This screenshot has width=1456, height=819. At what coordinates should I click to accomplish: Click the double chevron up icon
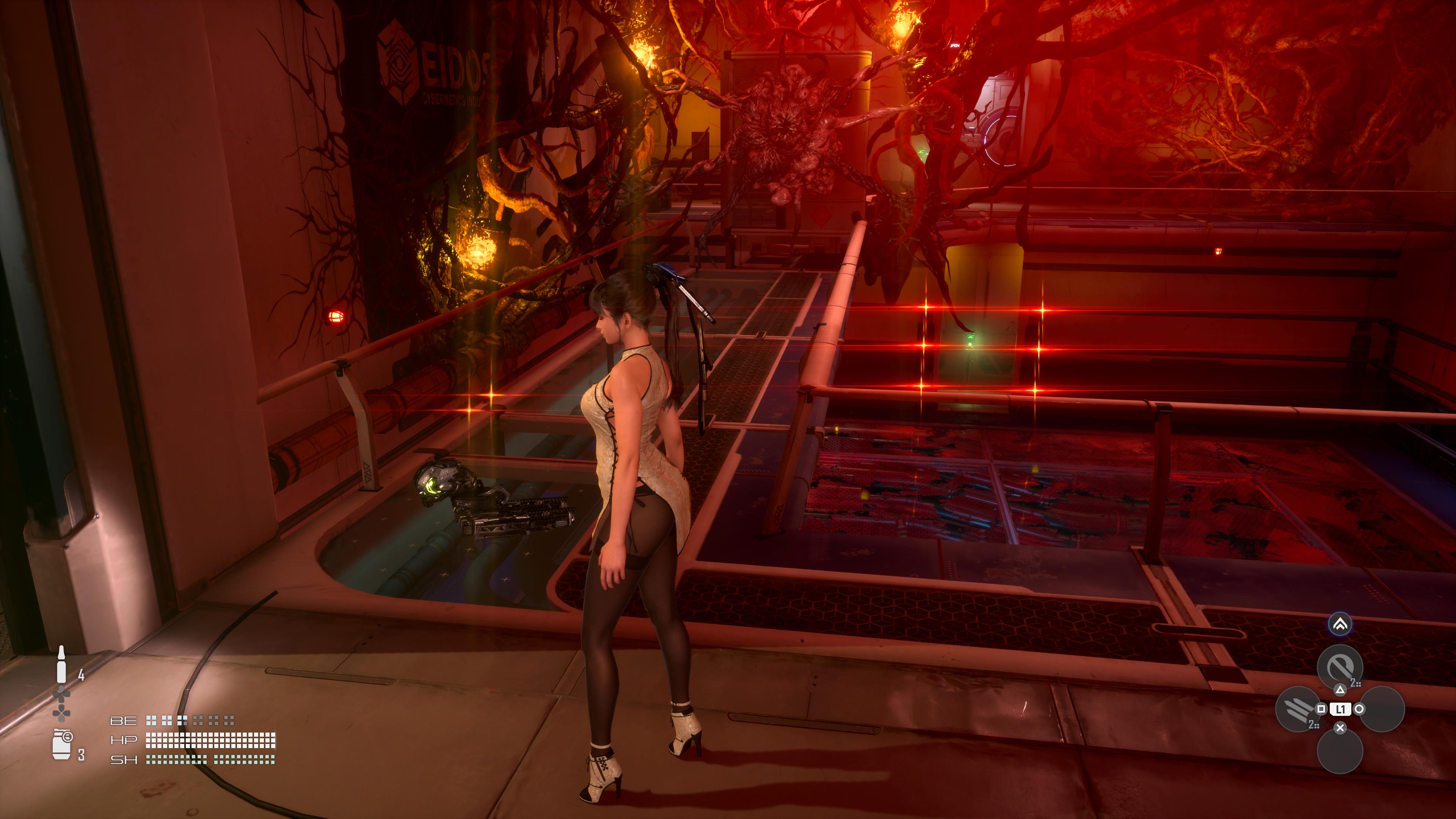[1340, 624]
